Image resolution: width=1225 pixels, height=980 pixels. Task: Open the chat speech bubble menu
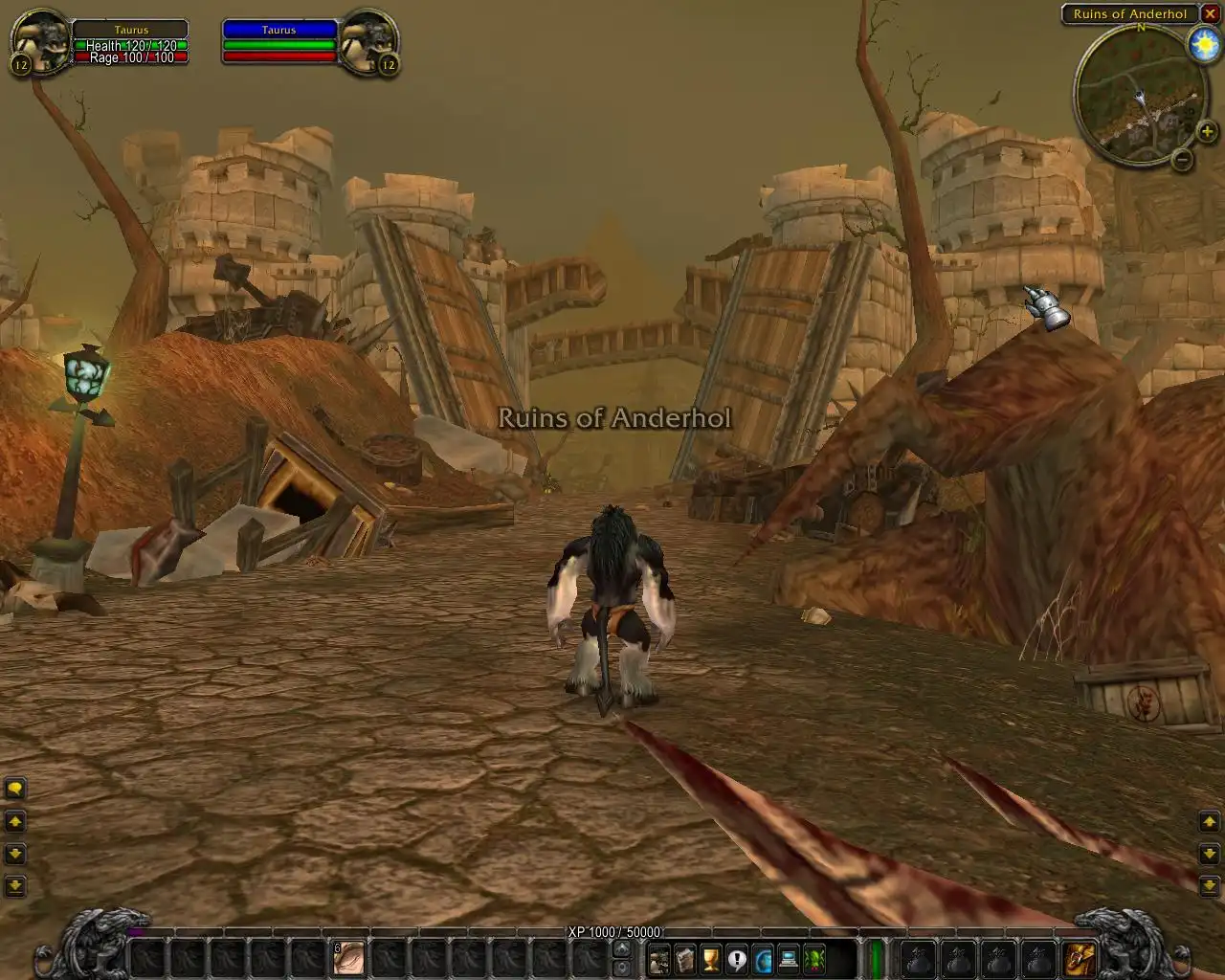(15, 789)
